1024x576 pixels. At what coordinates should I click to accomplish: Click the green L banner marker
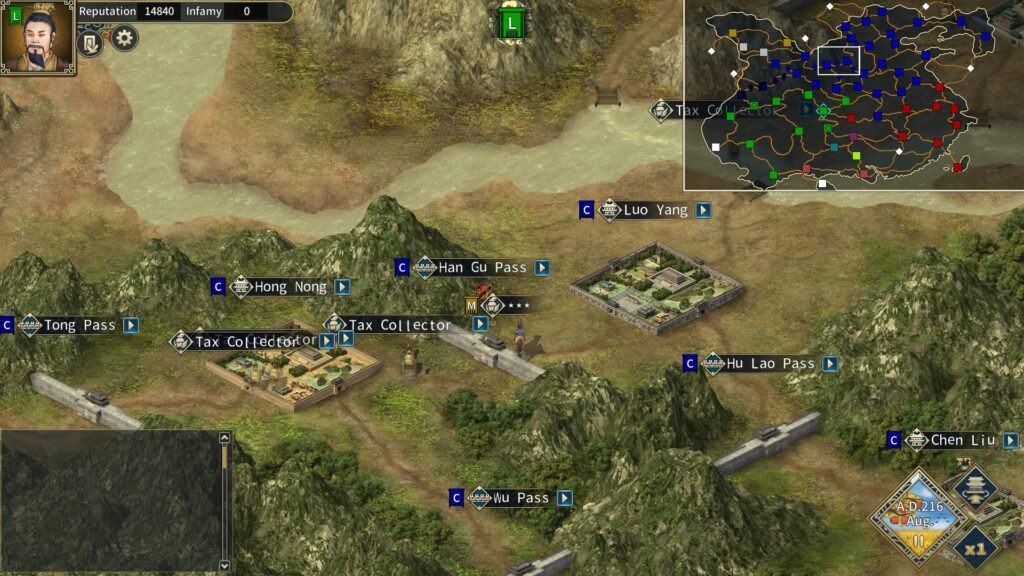tap(512, 22)
